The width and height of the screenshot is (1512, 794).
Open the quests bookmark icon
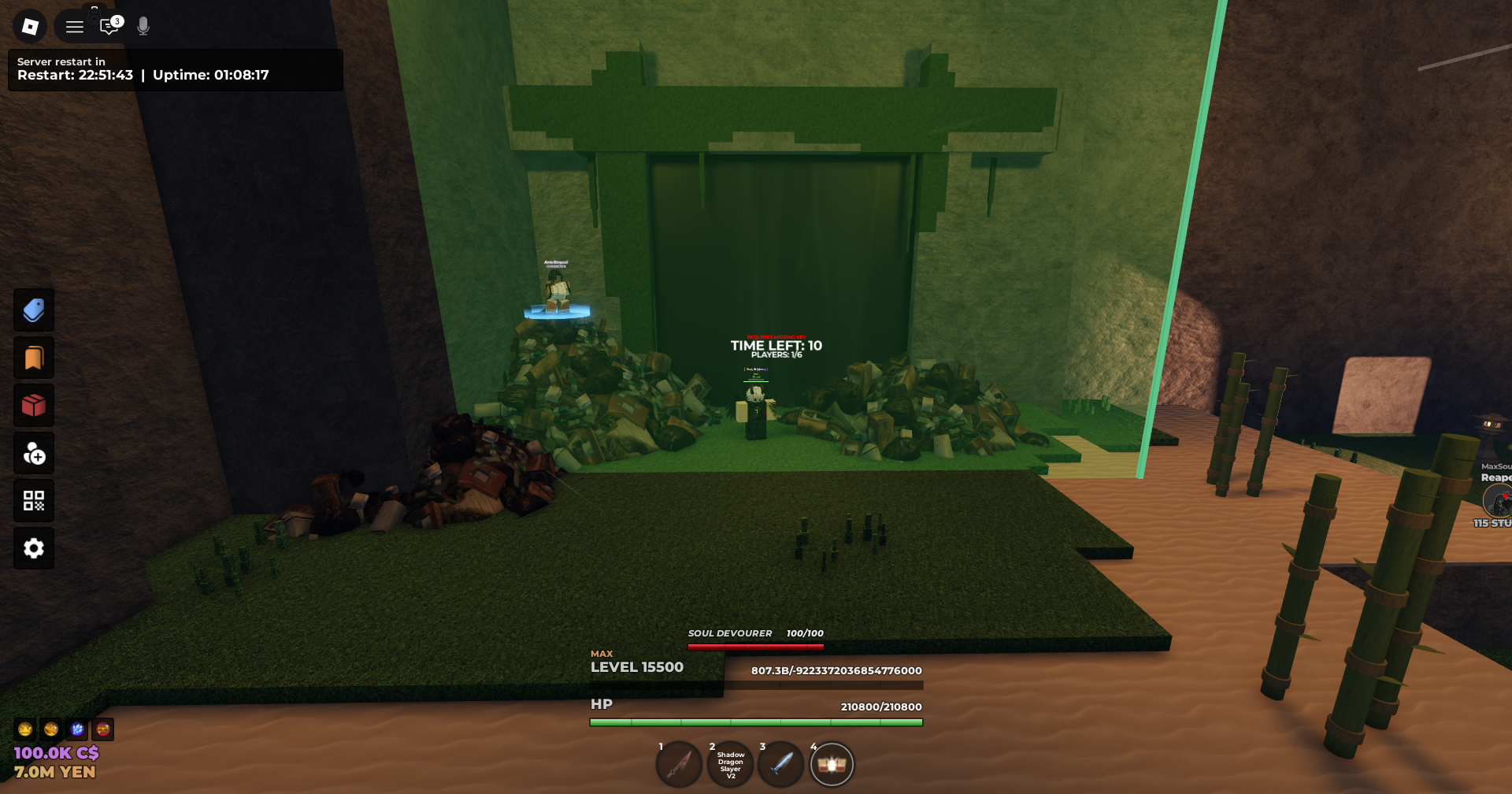click(x=33, y=358)
